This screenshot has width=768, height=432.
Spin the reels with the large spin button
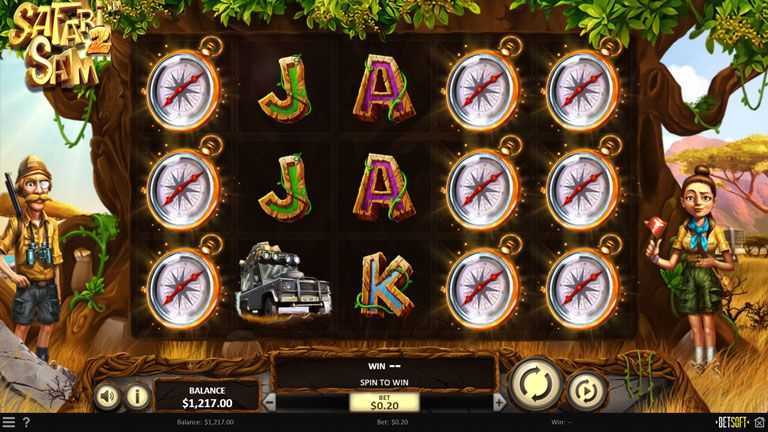[x=535, y=384]
